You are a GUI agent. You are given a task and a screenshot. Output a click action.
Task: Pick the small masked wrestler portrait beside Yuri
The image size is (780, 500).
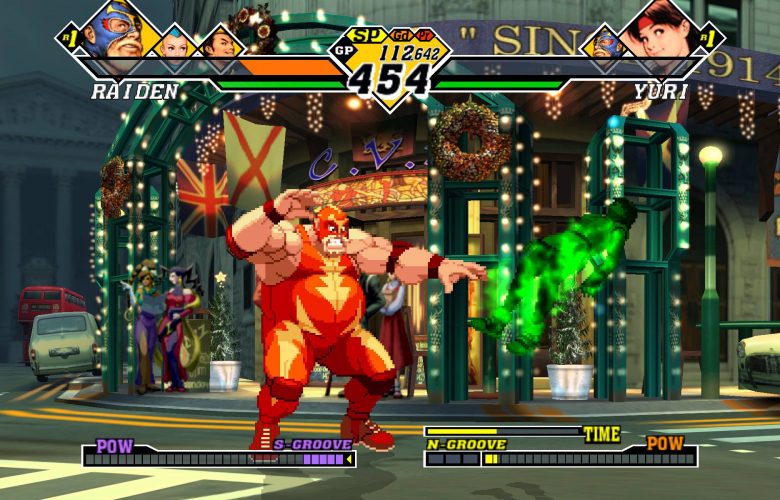coord(604,44)
